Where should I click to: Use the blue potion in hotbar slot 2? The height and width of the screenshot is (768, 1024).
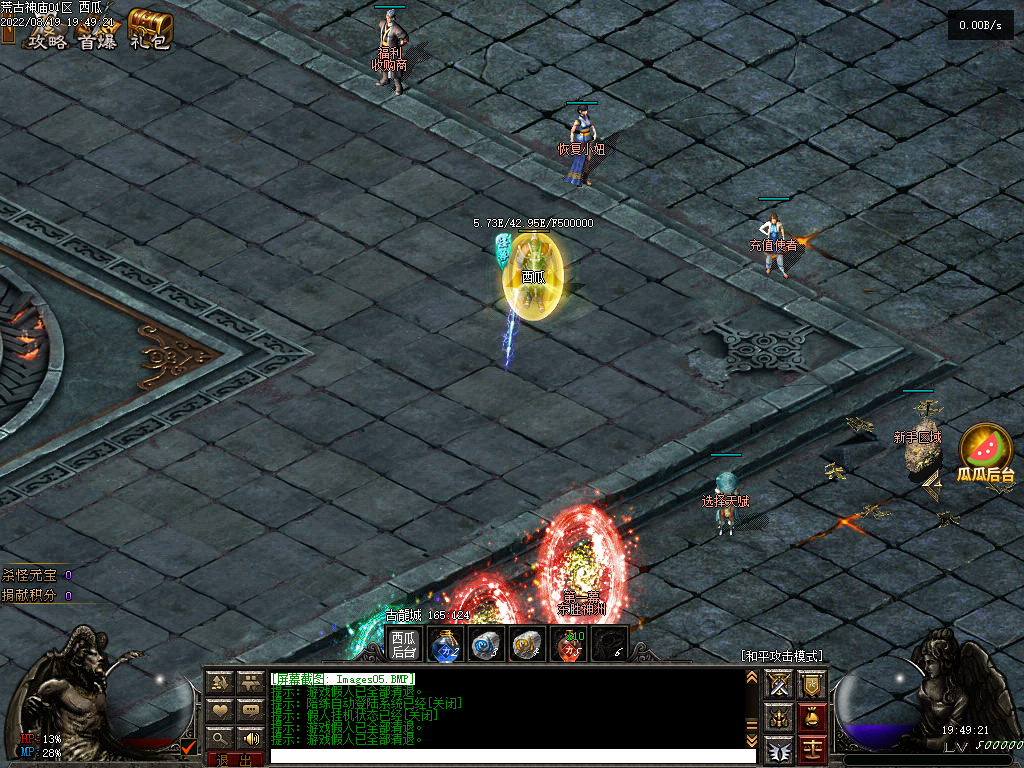pos(444,646)
